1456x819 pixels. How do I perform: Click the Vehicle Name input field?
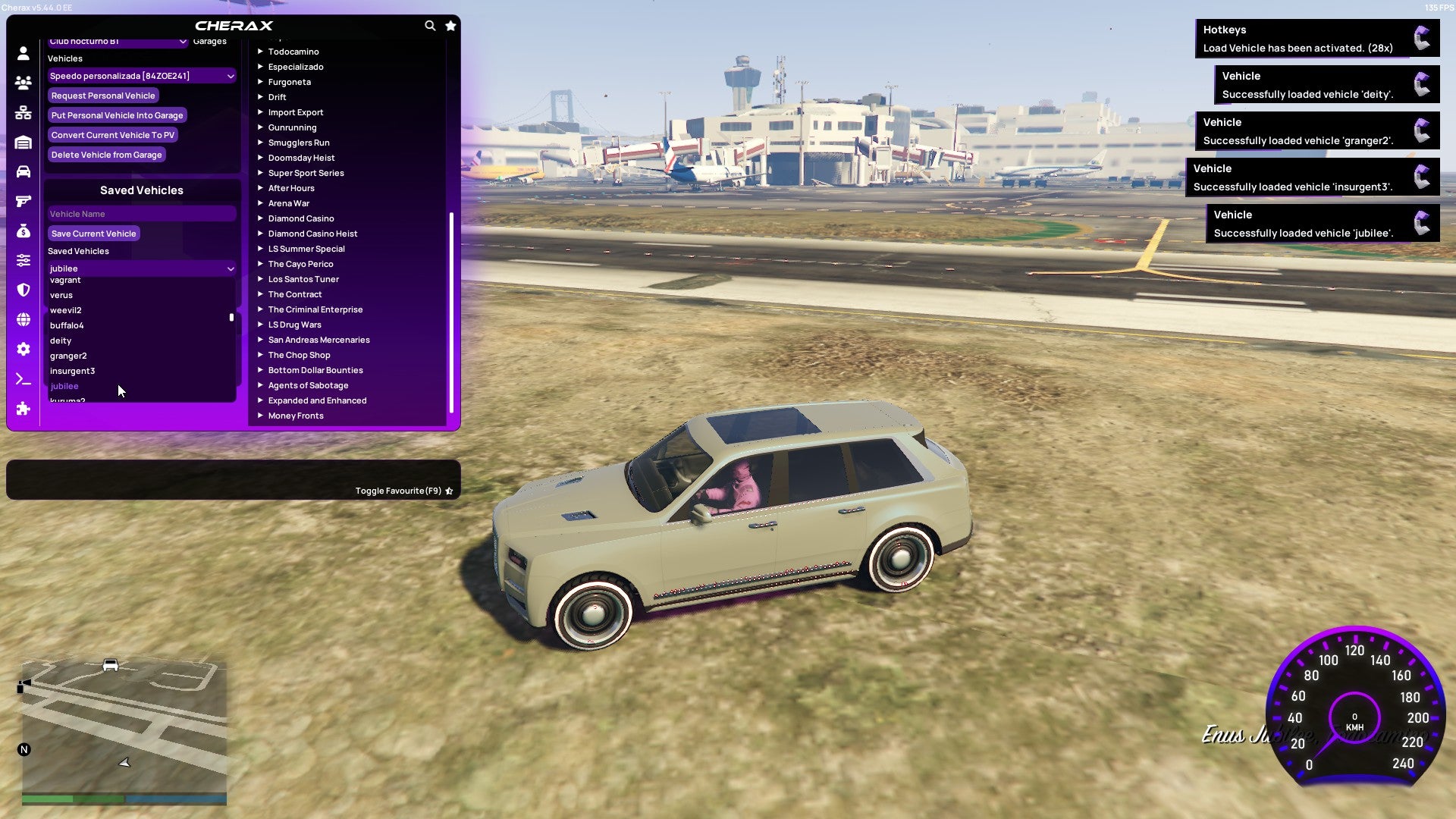[x=141, y=213]
